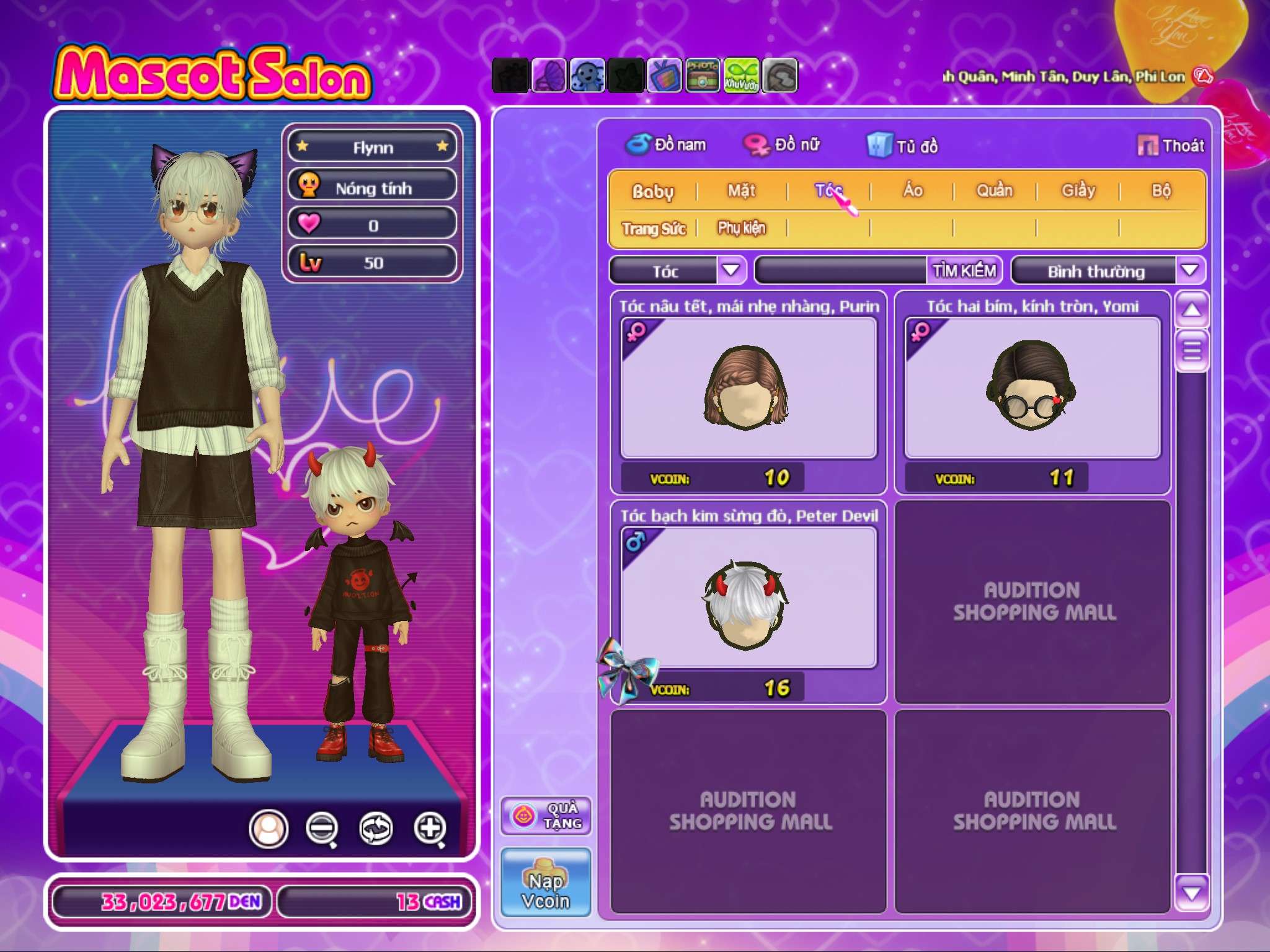The image size is (1270, 952).
Task: Choose the Peter Devil platinum horned hair
Action: 748,598
